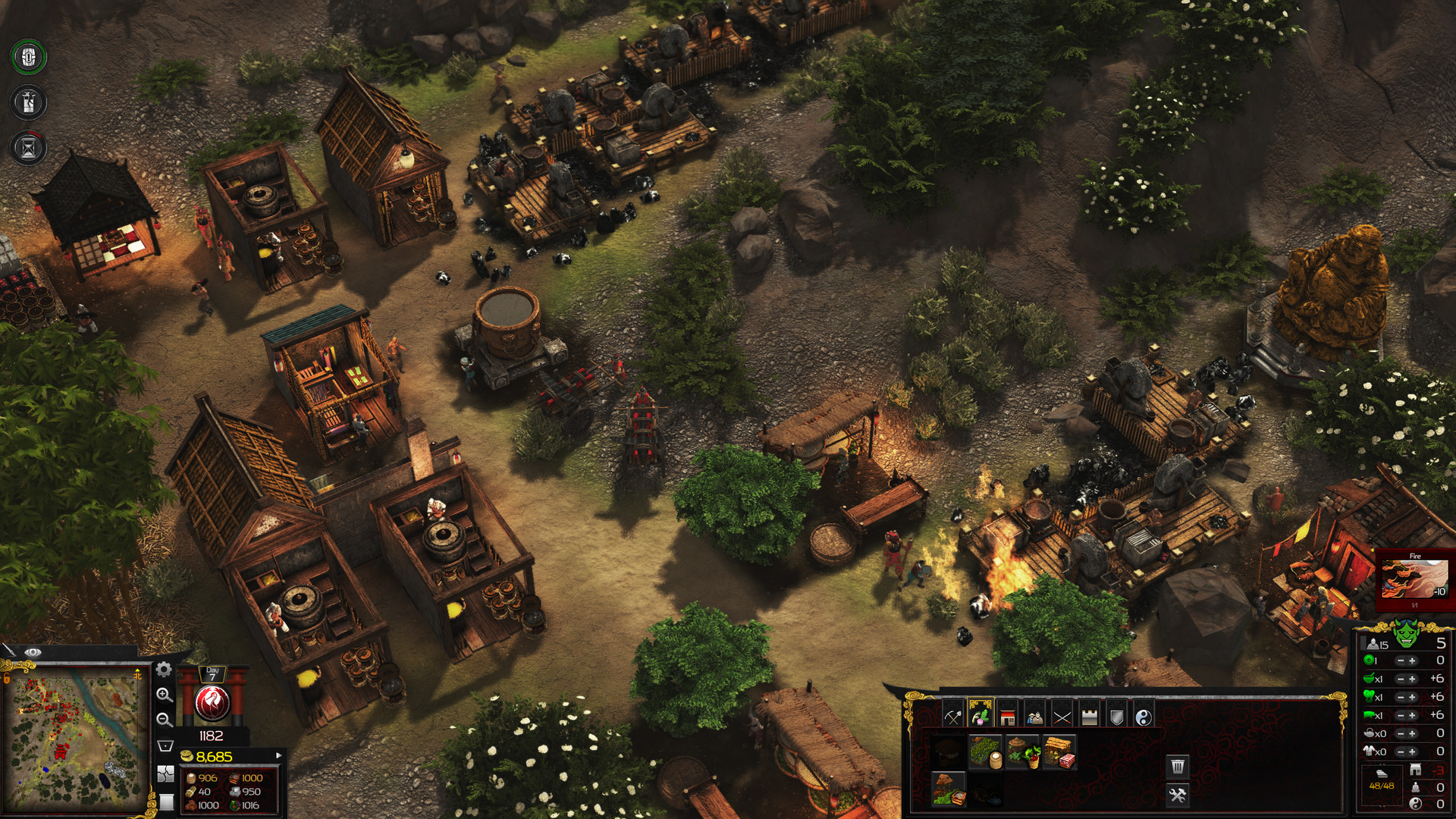Increase rice bowl rations with the plus stepper
This screenshot has width=1456, height=819.
1412,679
